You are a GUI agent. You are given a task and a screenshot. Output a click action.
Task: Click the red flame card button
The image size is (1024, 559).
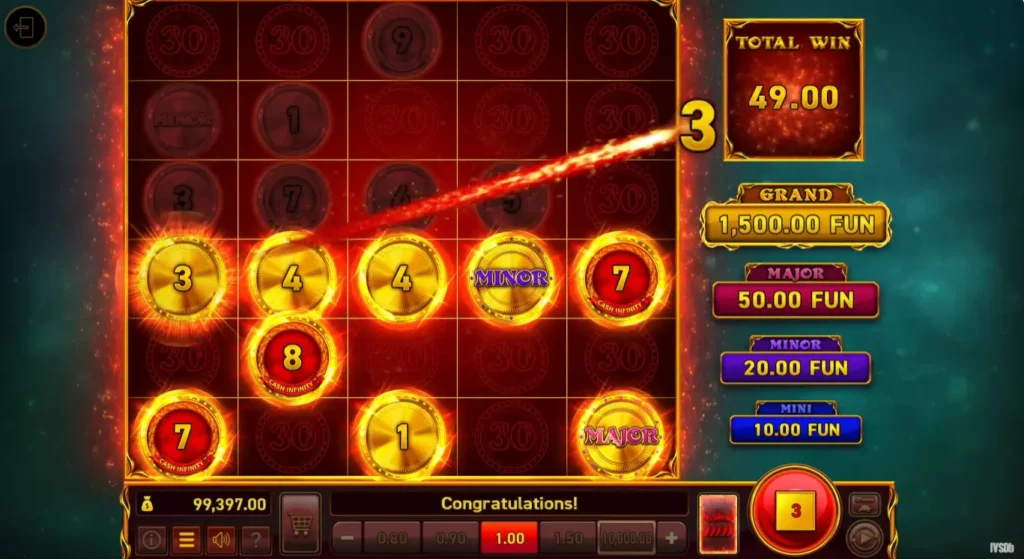[x=718, y=523]
